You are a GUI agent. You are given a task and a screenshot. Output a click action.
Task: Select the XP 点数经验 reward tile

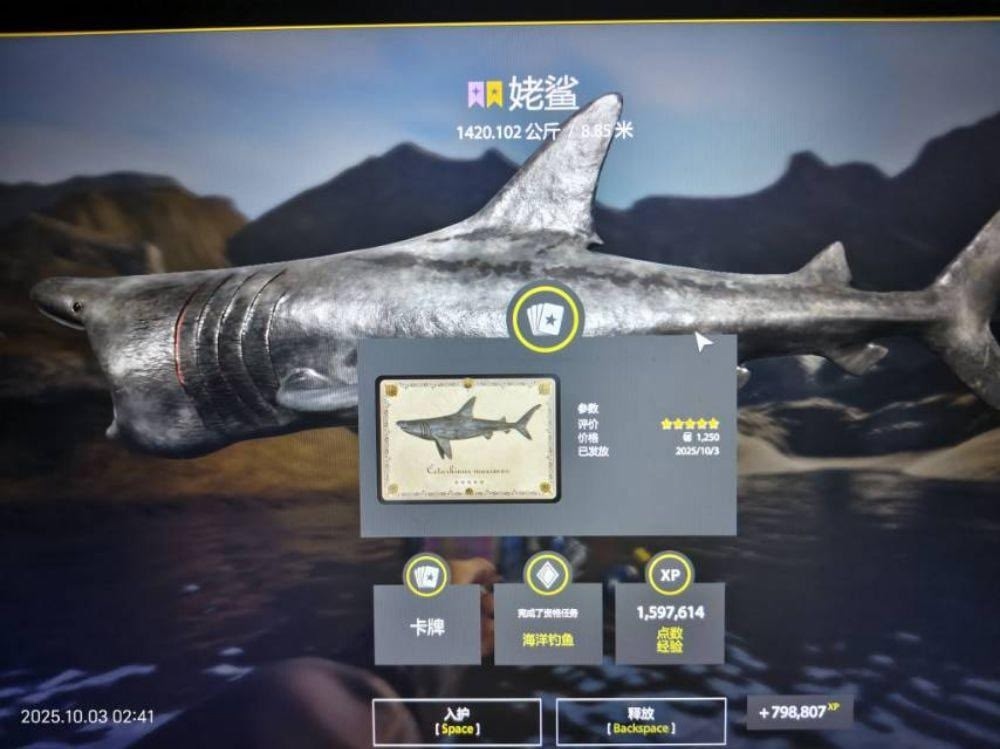(669, 626)
